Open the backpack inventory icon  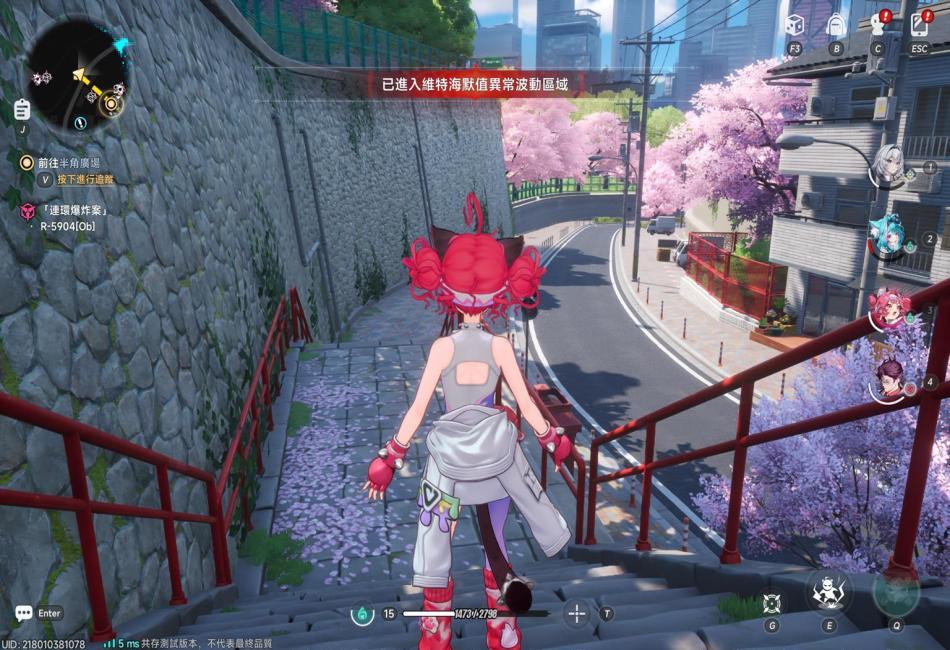tap(836, 25)
